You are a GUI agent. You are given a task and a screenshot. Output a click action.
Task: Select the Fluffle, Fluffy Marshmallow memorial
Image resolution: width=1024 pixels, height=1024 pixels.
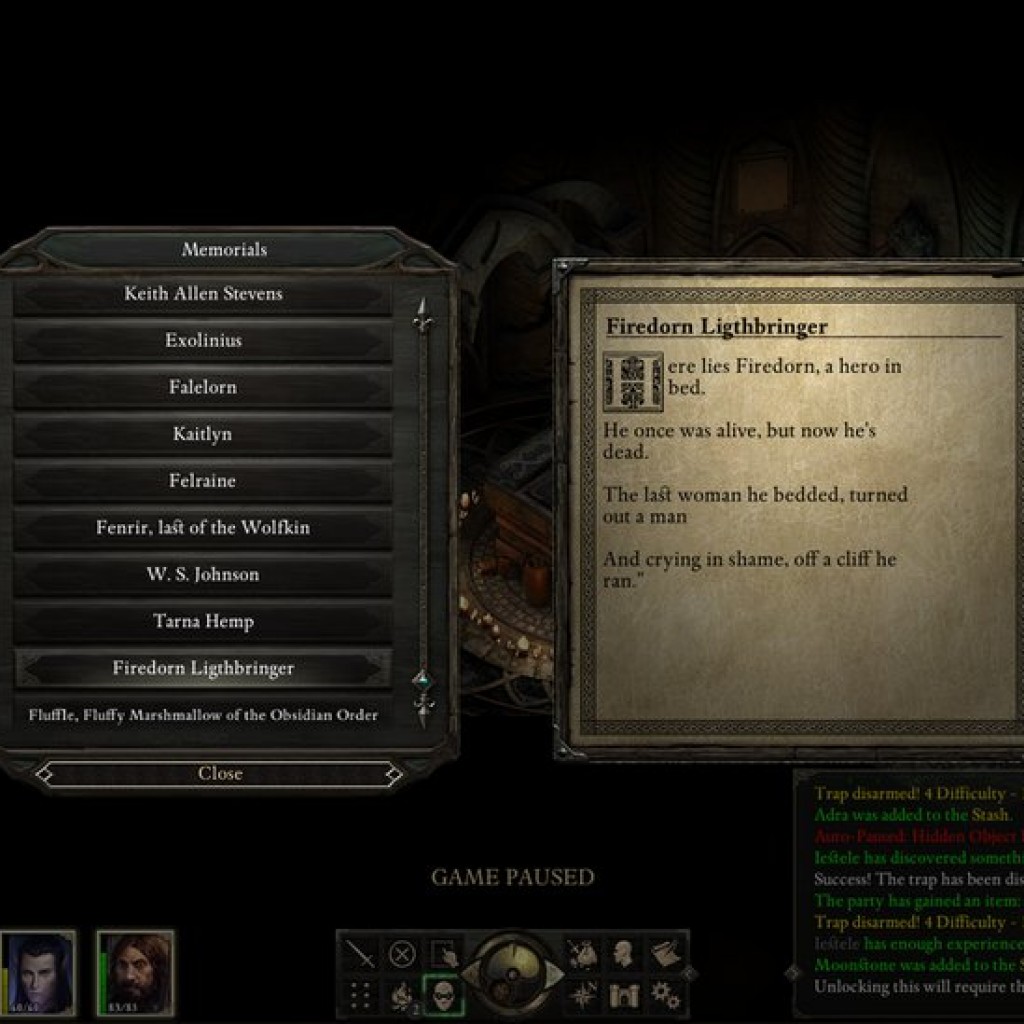point(203,715)
